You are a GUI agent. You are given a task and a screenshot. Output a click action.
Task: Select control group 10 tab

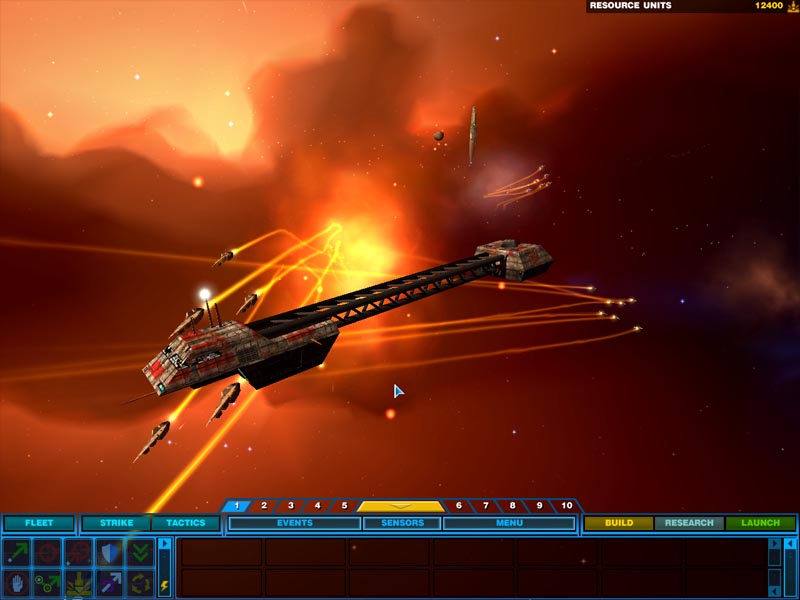click(x=566, y=506)
